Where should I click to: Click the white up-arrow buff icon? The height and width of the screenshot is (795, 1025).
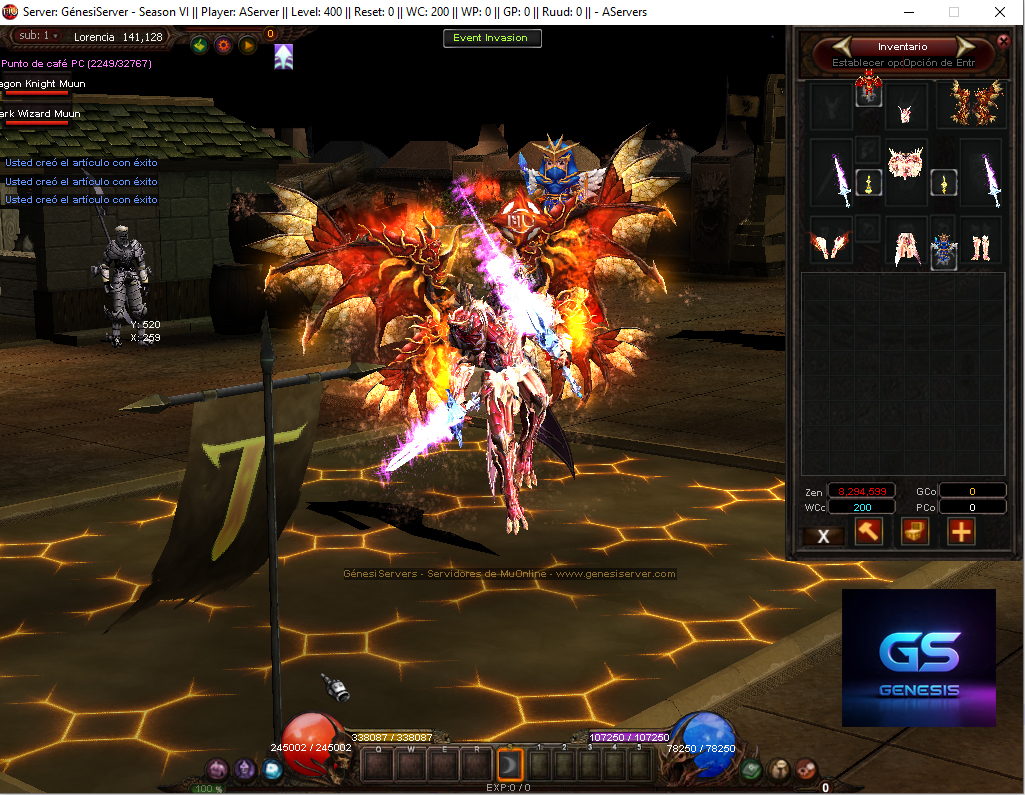(284, 57)
